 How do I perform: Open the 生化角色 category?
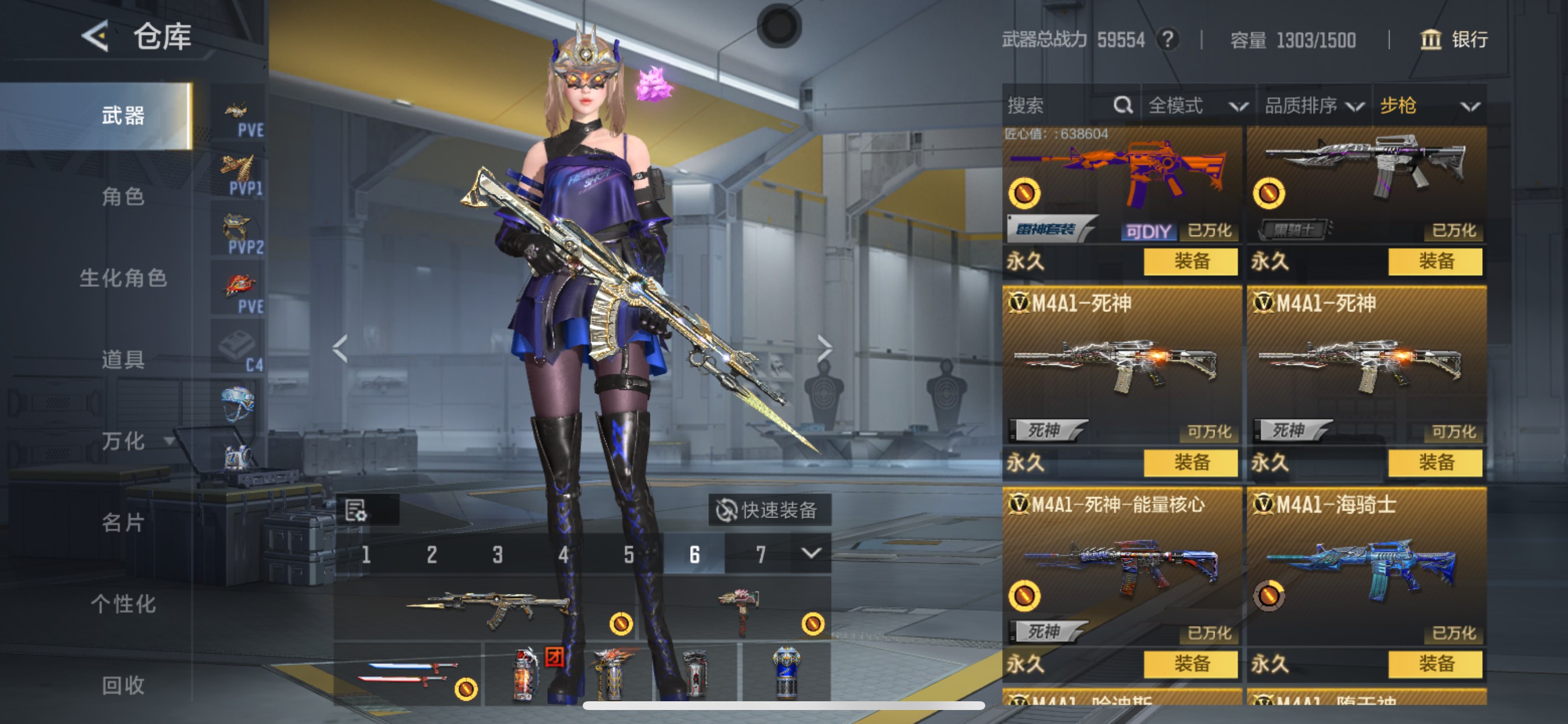click(x=123, y=278)
